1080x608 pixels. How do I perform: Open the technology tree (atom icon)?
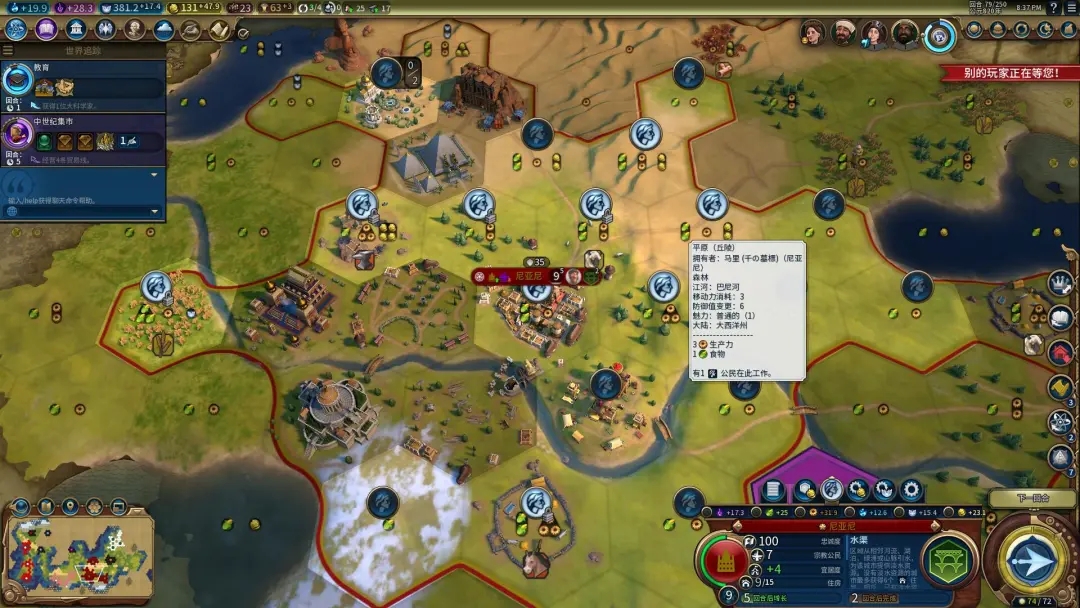(16, 29)
